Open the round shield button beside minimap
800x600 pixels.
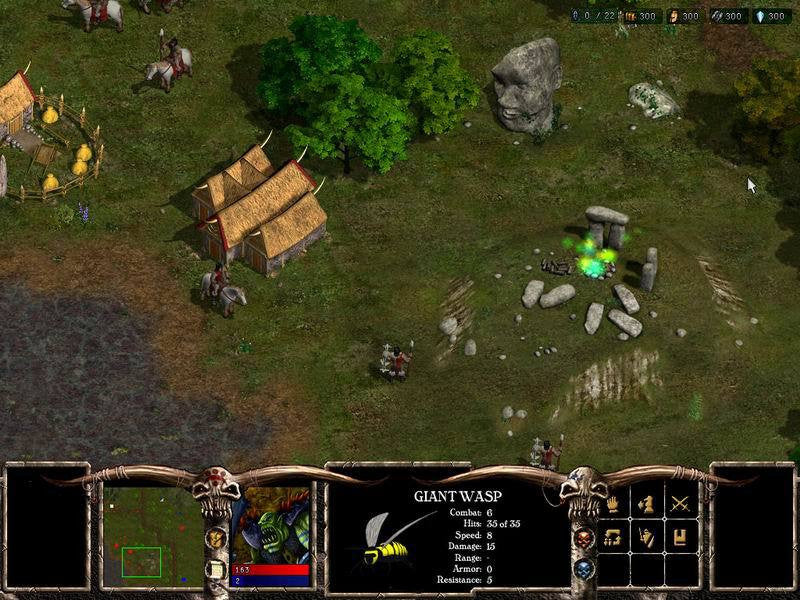click(215, 538)
